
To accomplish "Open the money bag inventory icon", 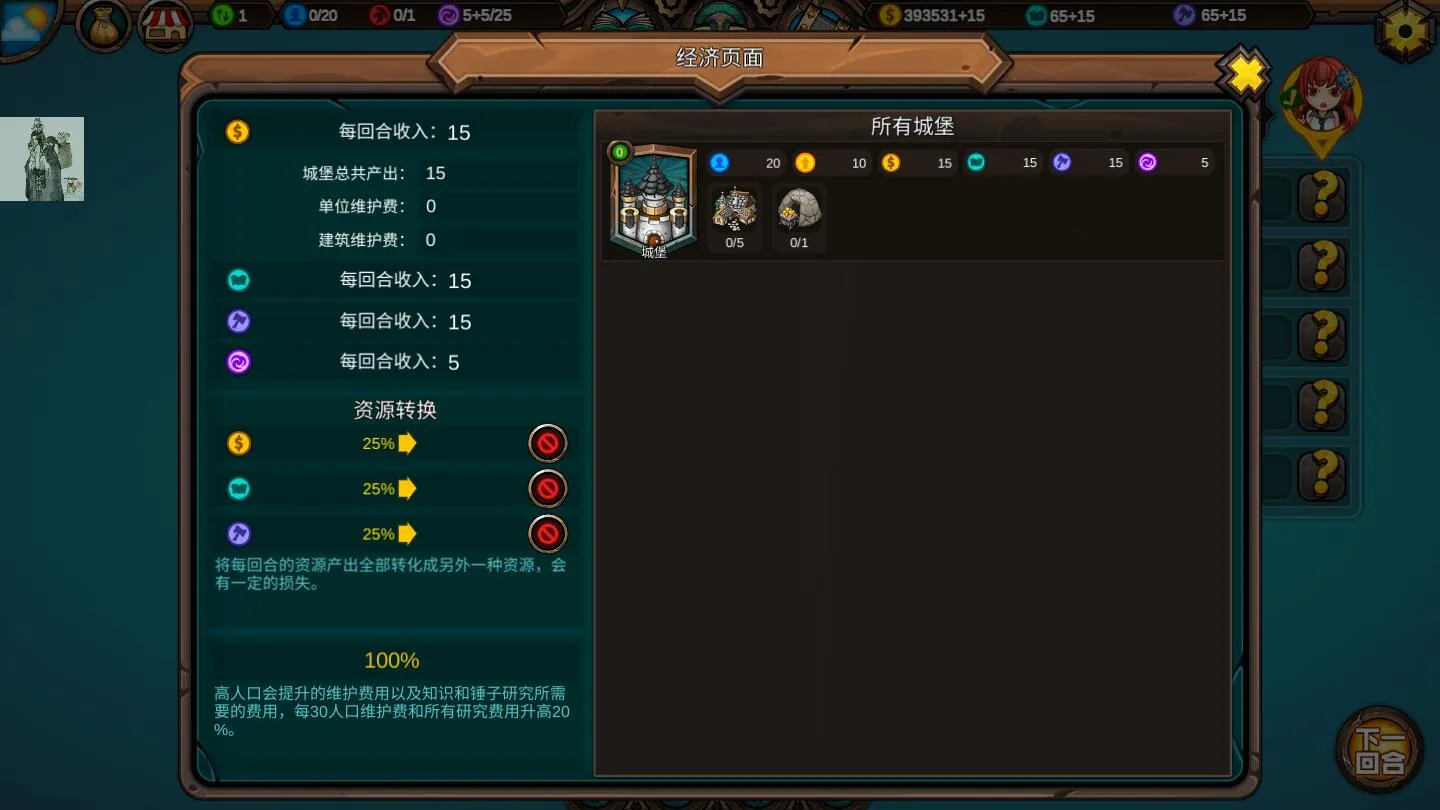I will coord(101,25).
